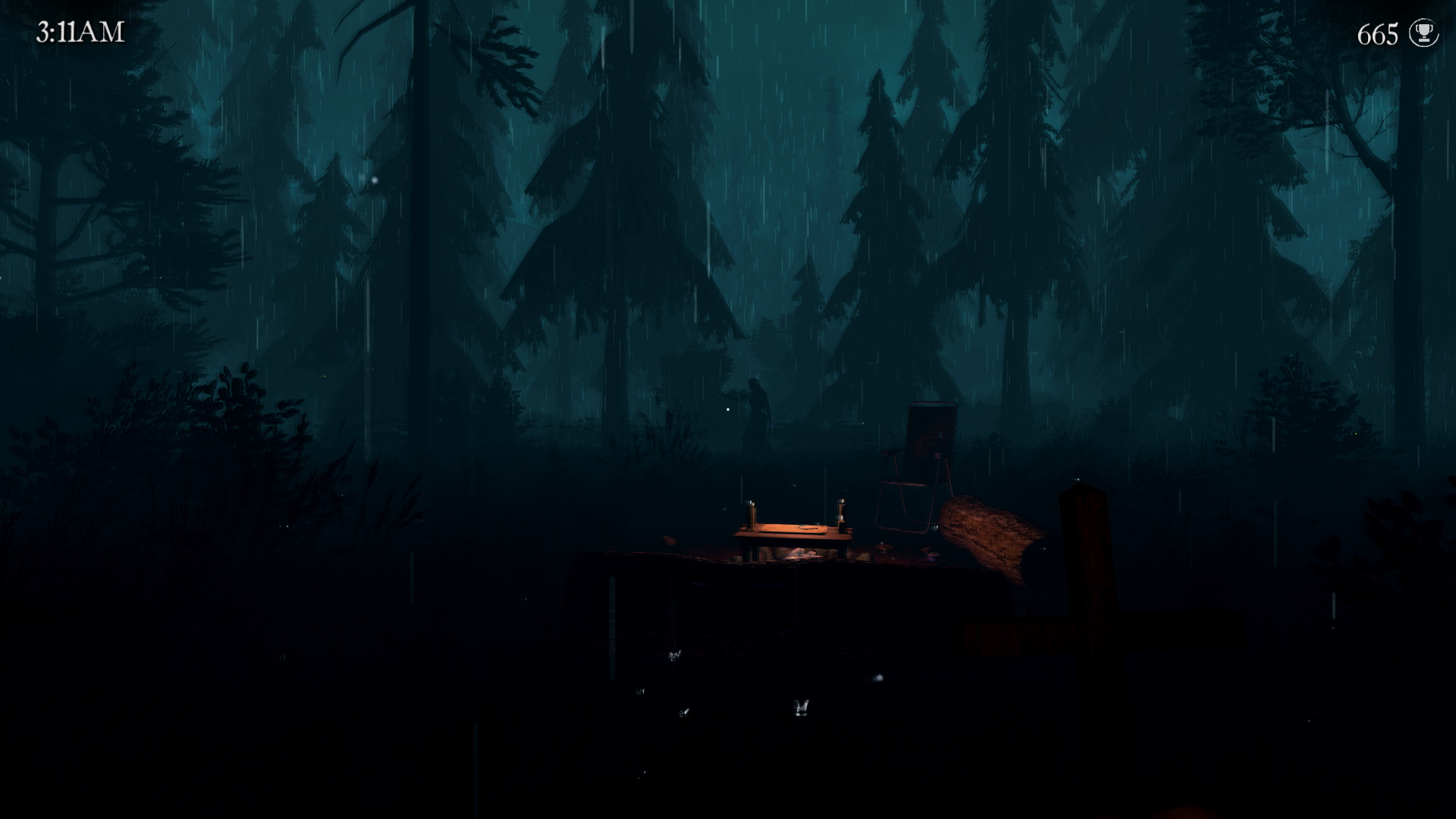Select the butterfly near the bottom left moth

tap(684, 713)
